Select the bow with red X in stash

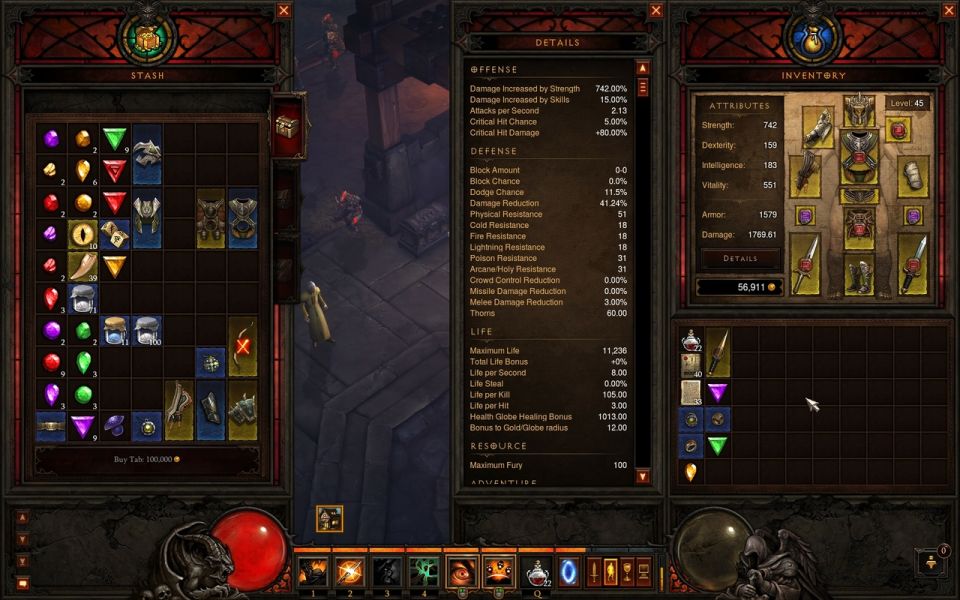242,346
